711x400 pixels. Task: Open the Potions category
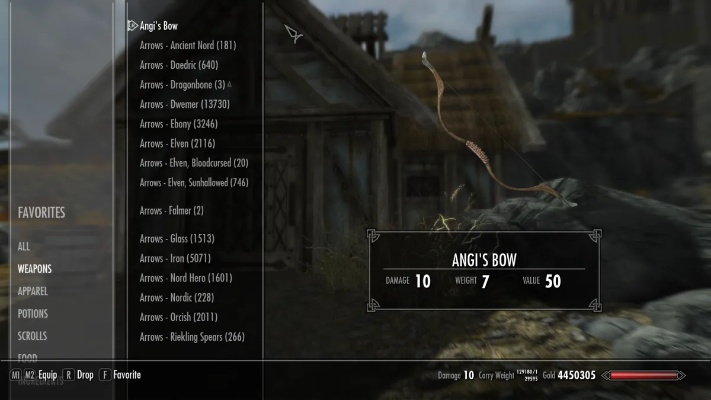[x=32, y=314]
